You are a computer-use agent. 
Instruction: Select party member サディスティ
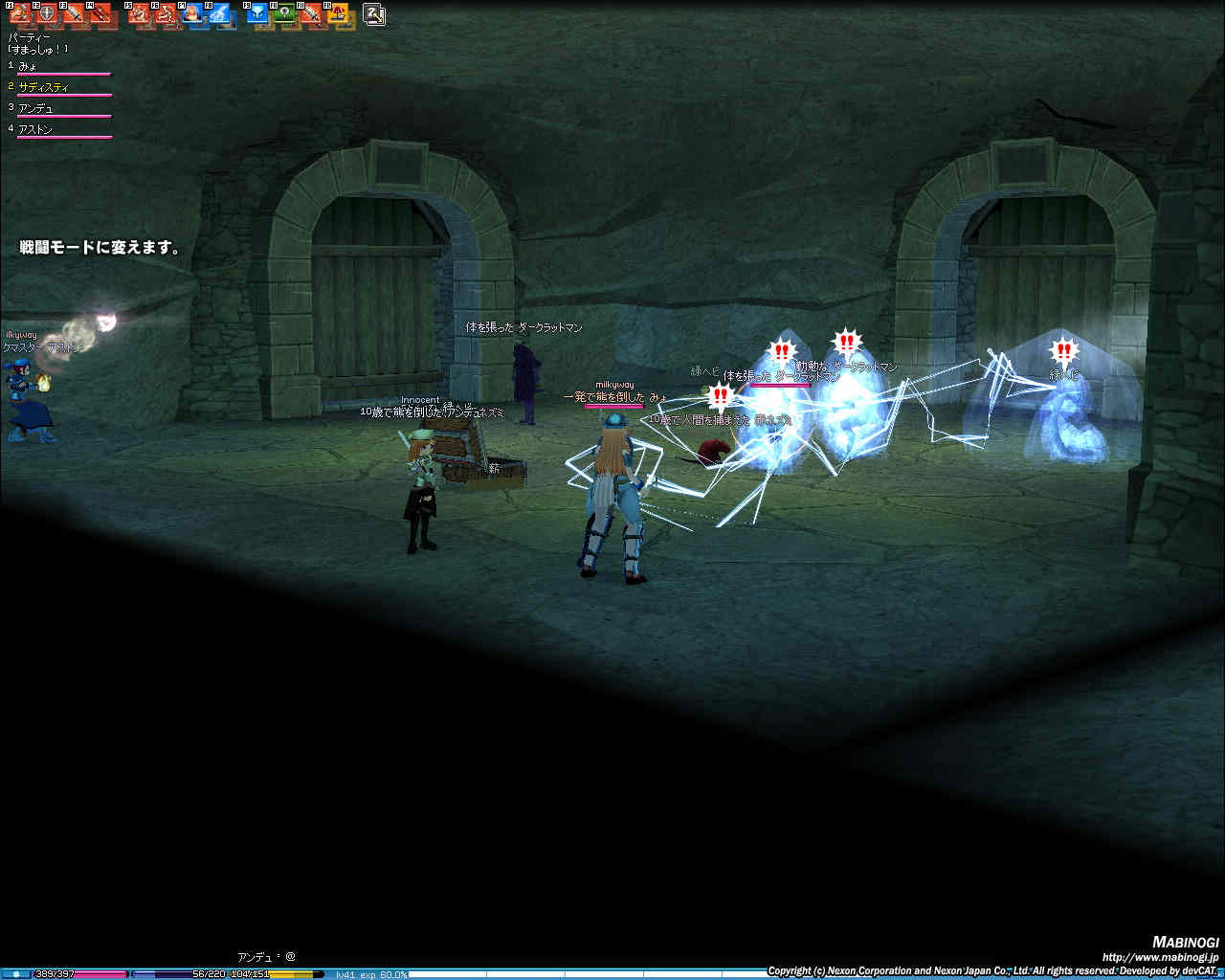43,87
